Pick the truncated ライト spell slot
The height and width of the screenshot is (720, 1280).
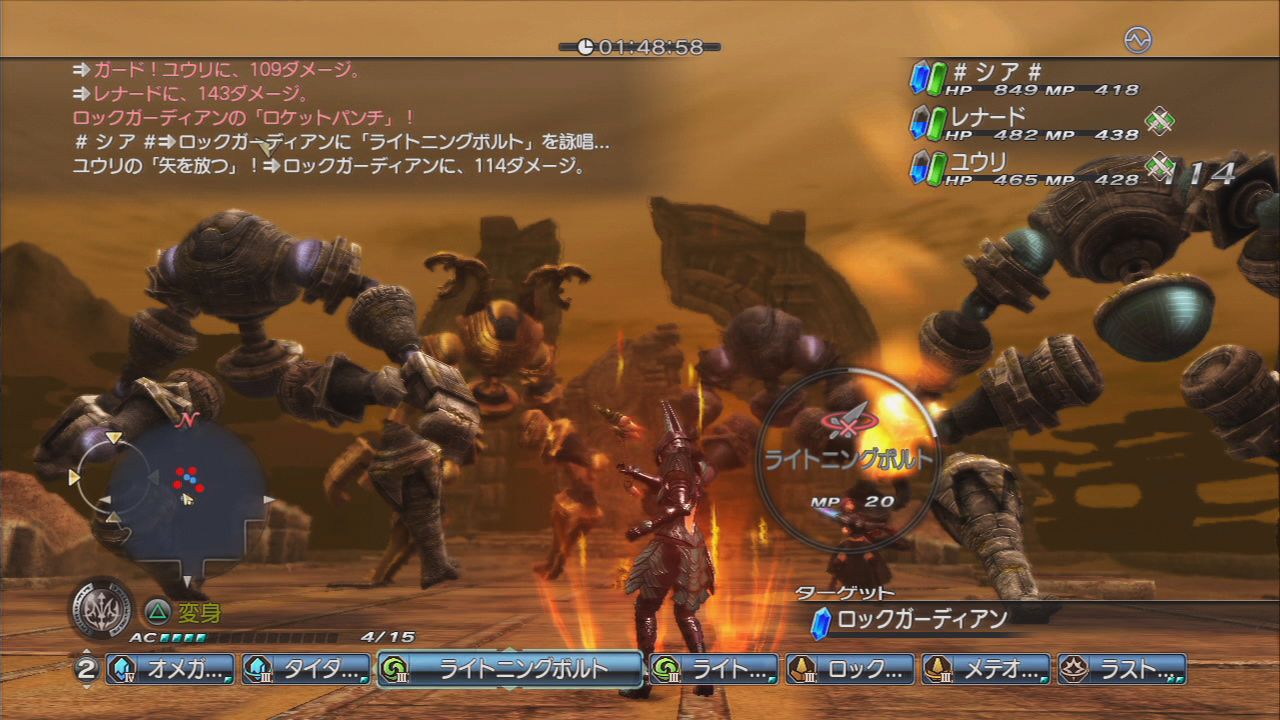(x=714, y=669)
